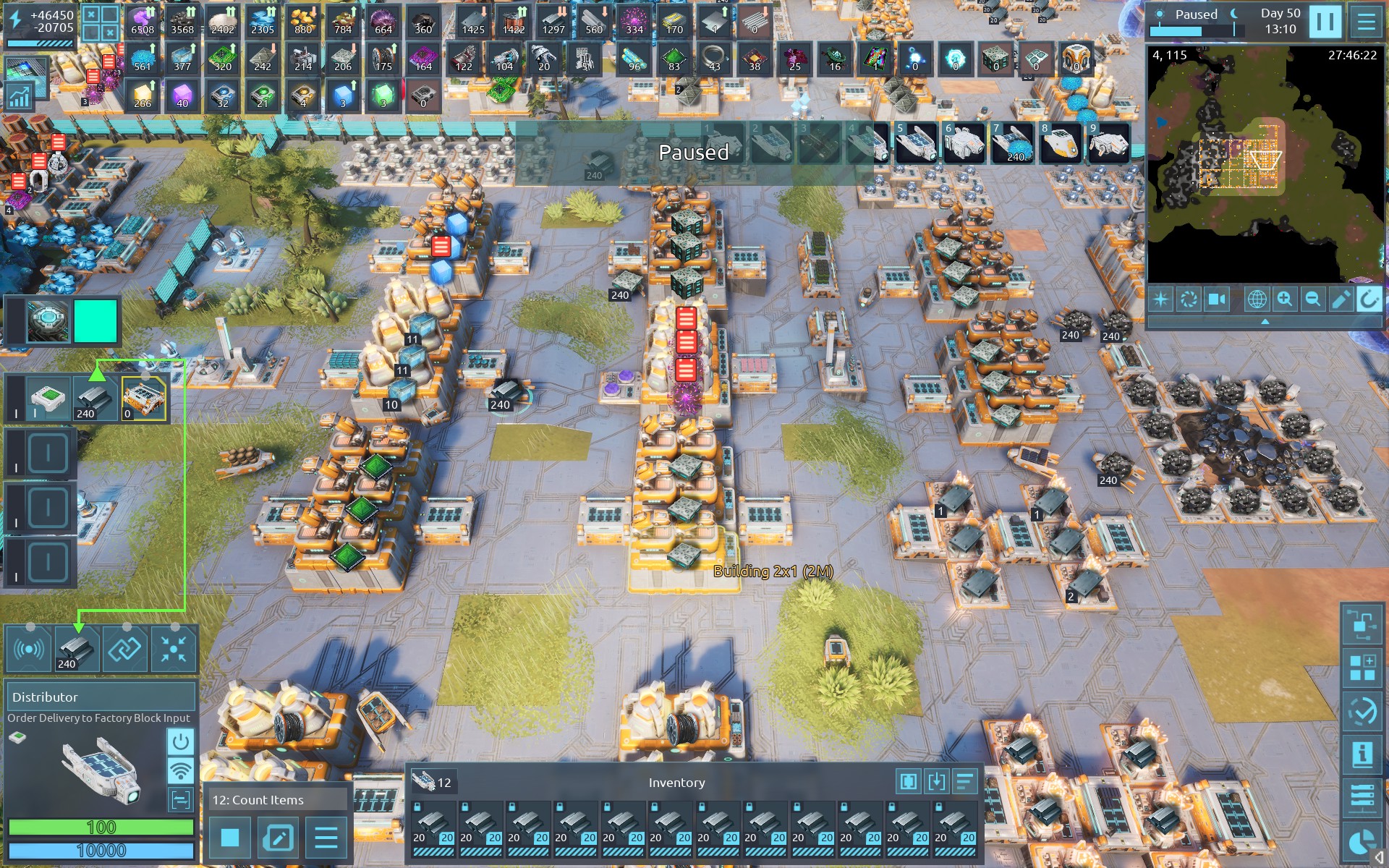Toggle the Distributor wifi network button

(180, 770)
